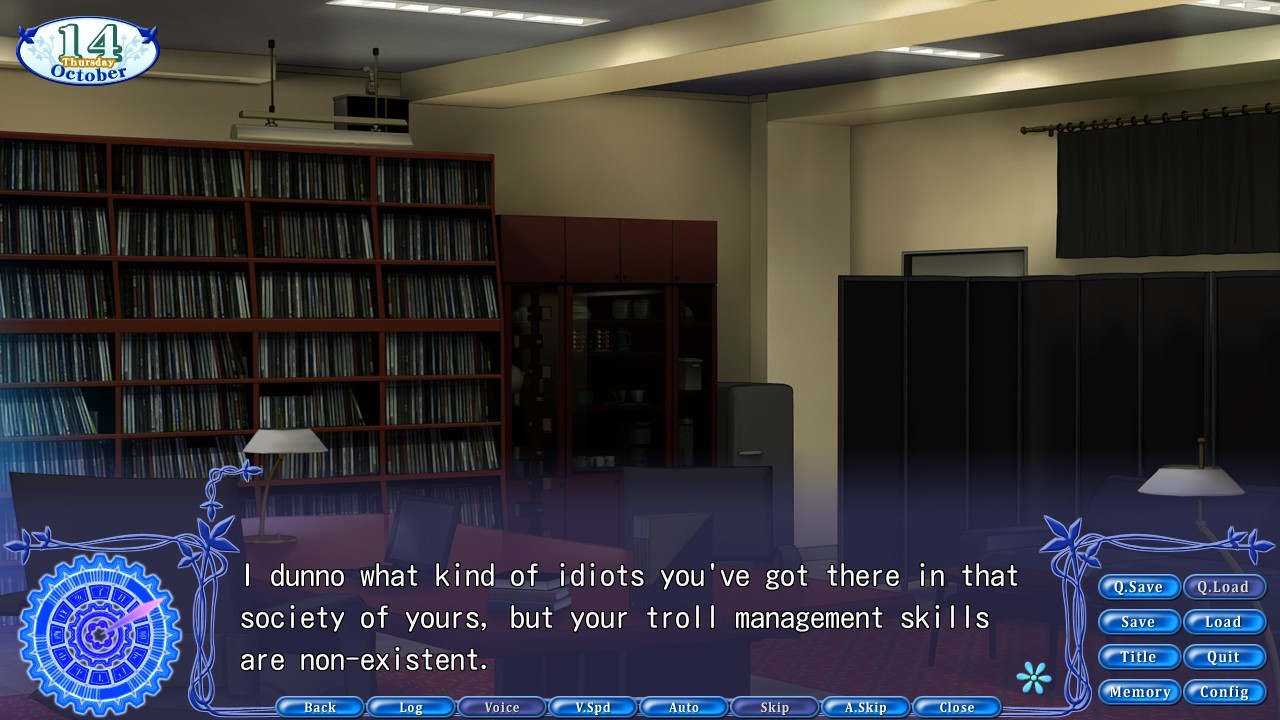Enable Skip mode to fast-forward text
1280x720 pixels.
pyautogui.click(x=774, y=707)
